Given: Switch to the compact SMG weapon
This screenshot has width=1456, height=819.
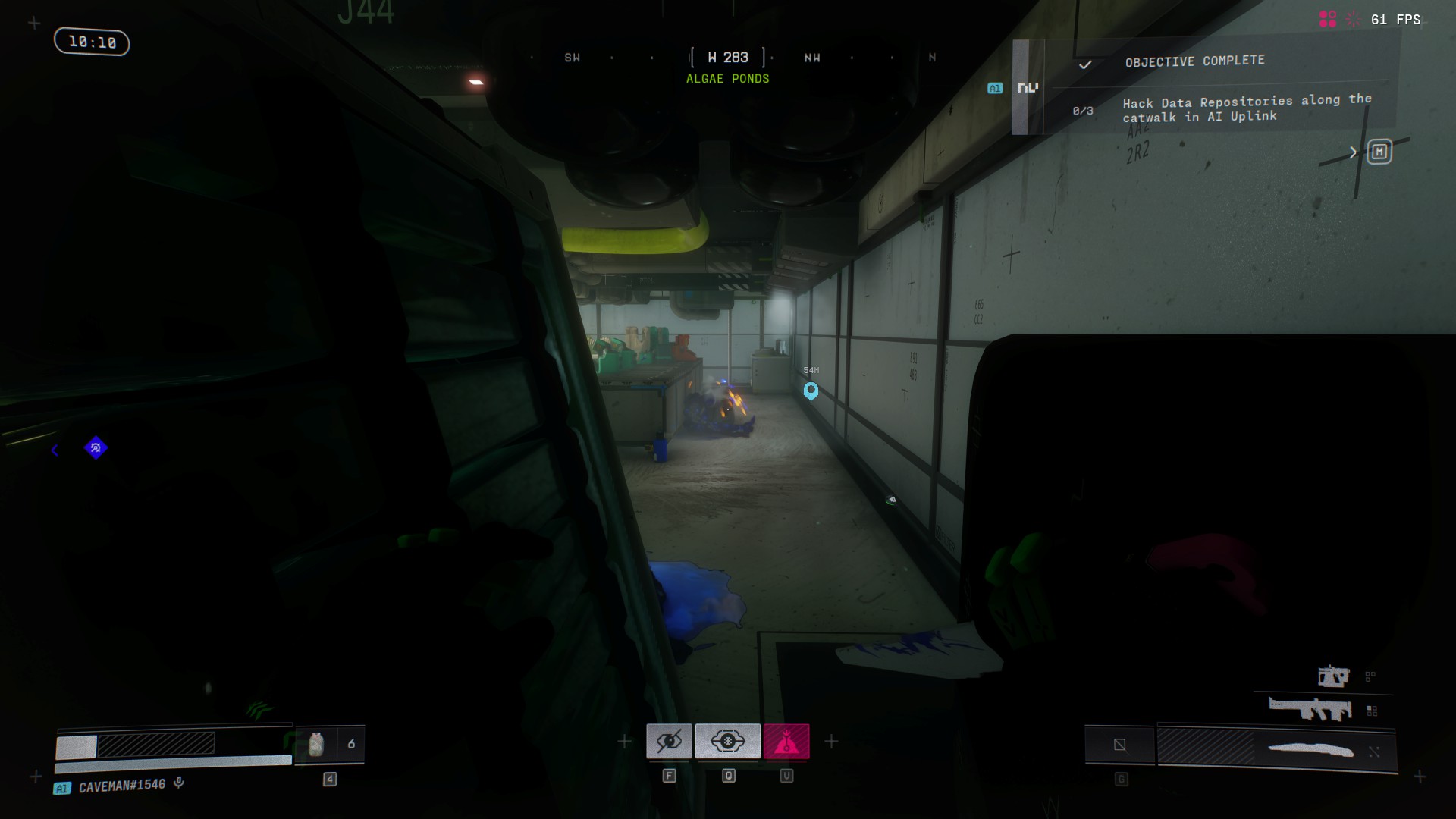Looking at the screenshot, I should pos(1333,676).
